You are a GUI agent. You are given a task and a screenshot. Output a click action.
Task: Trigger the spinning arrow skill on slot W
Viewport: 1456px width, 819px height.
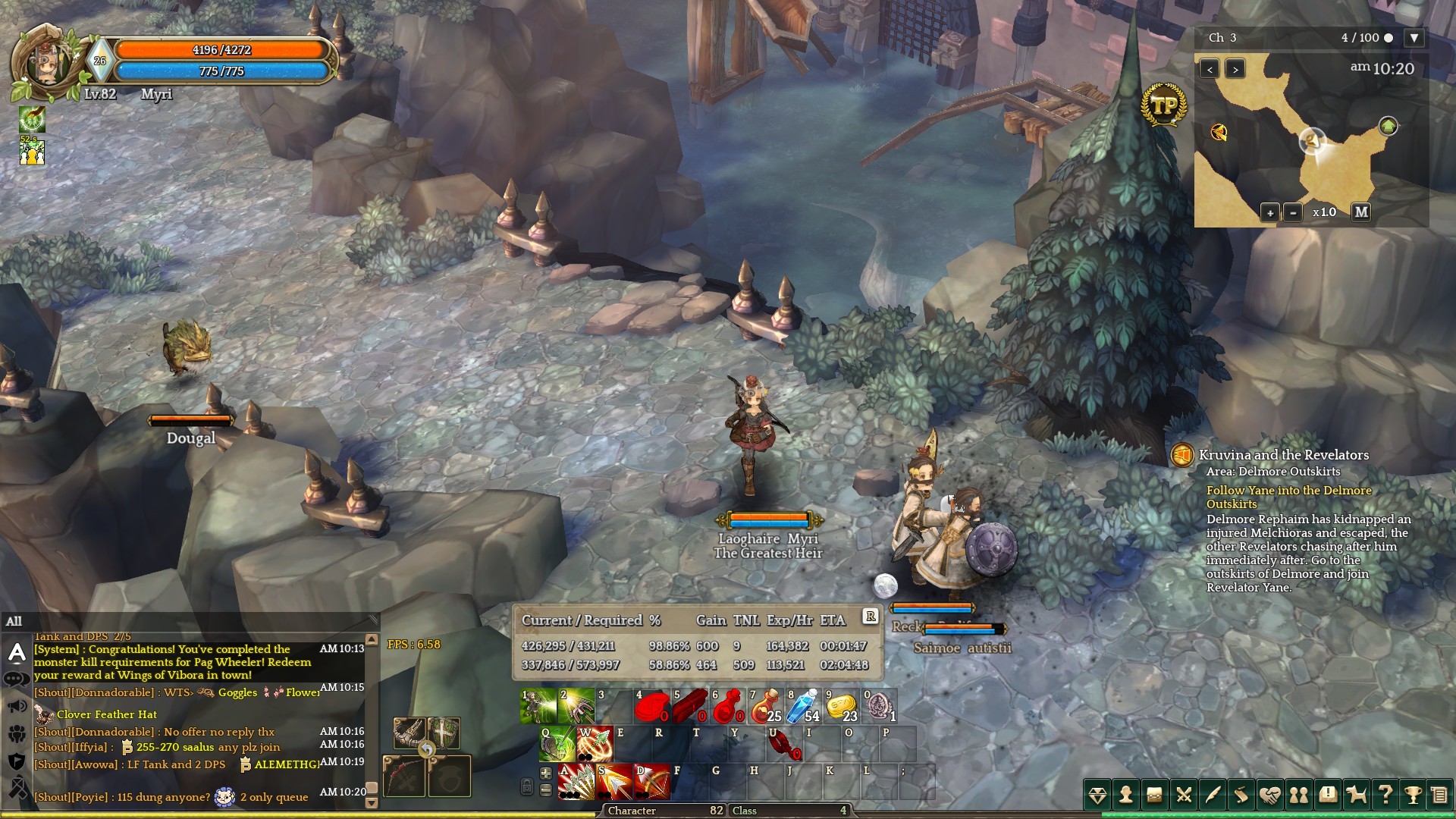(595, 744)
